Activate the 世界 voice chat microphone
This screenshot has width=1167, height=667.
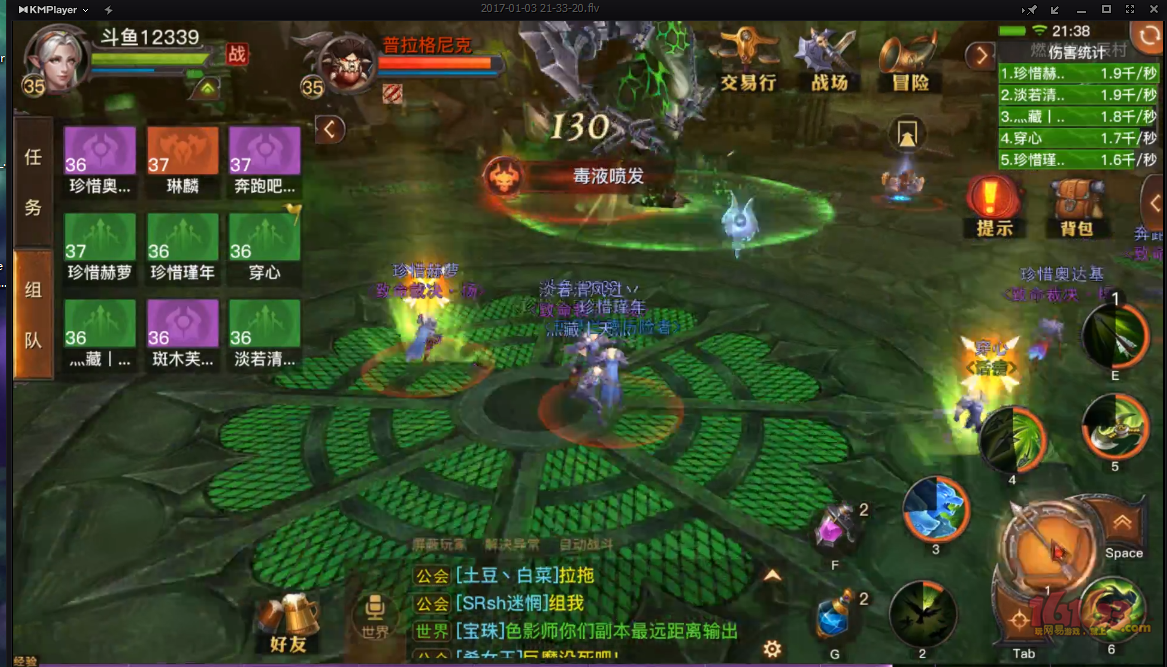pyautogui.click(x=376, y=612)
